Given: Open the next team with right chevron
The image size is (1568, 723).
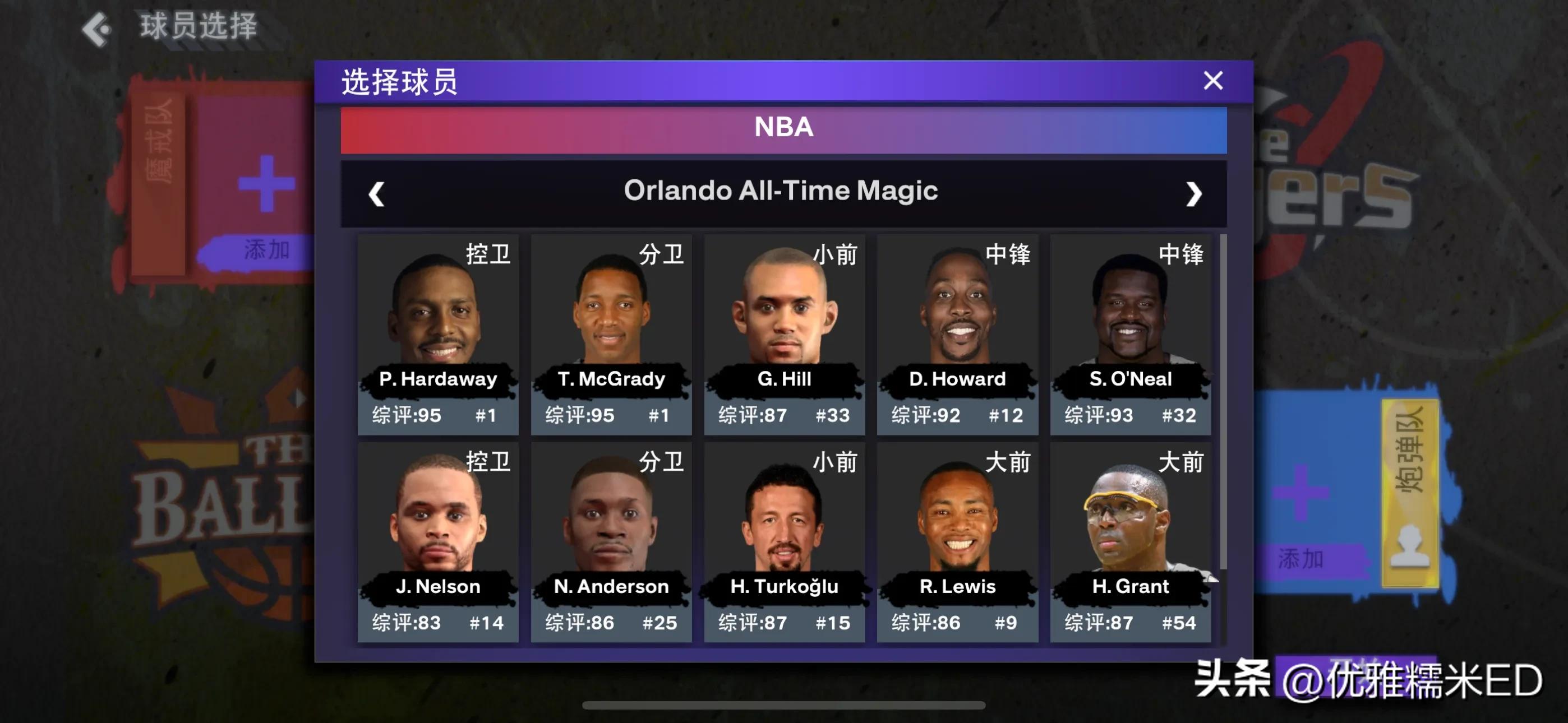Looking at the screenshot, I should tap(1193, 193).
